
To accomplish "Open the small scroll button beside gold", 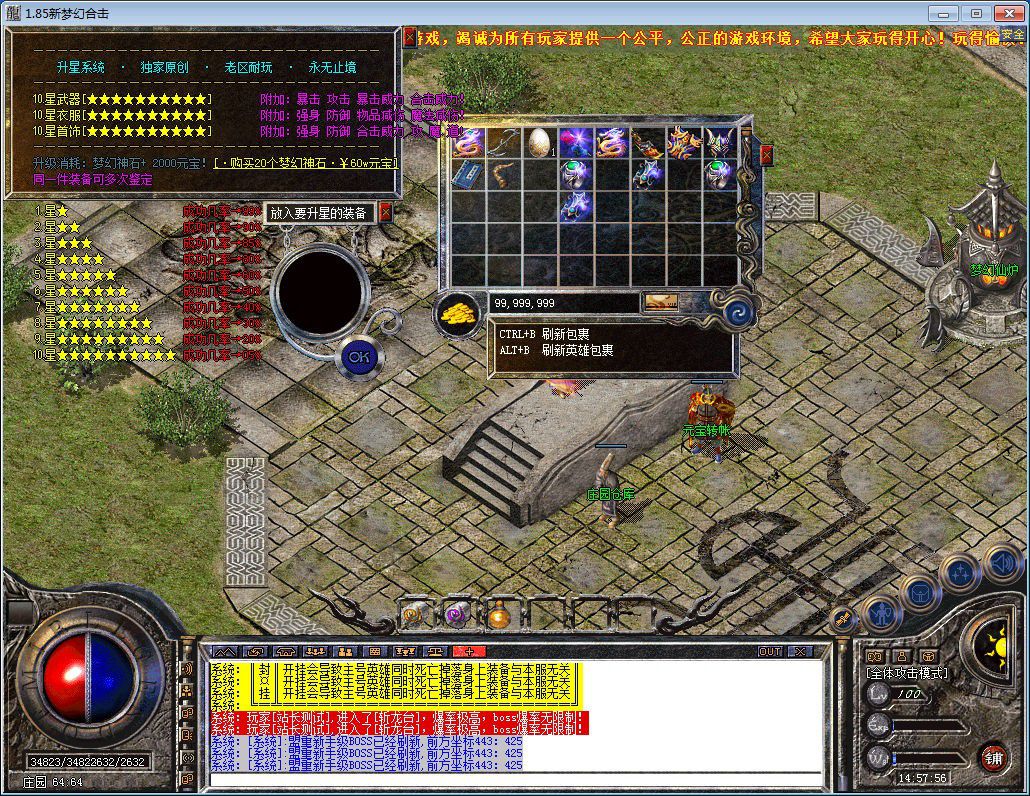I will [x=660, y=302].
